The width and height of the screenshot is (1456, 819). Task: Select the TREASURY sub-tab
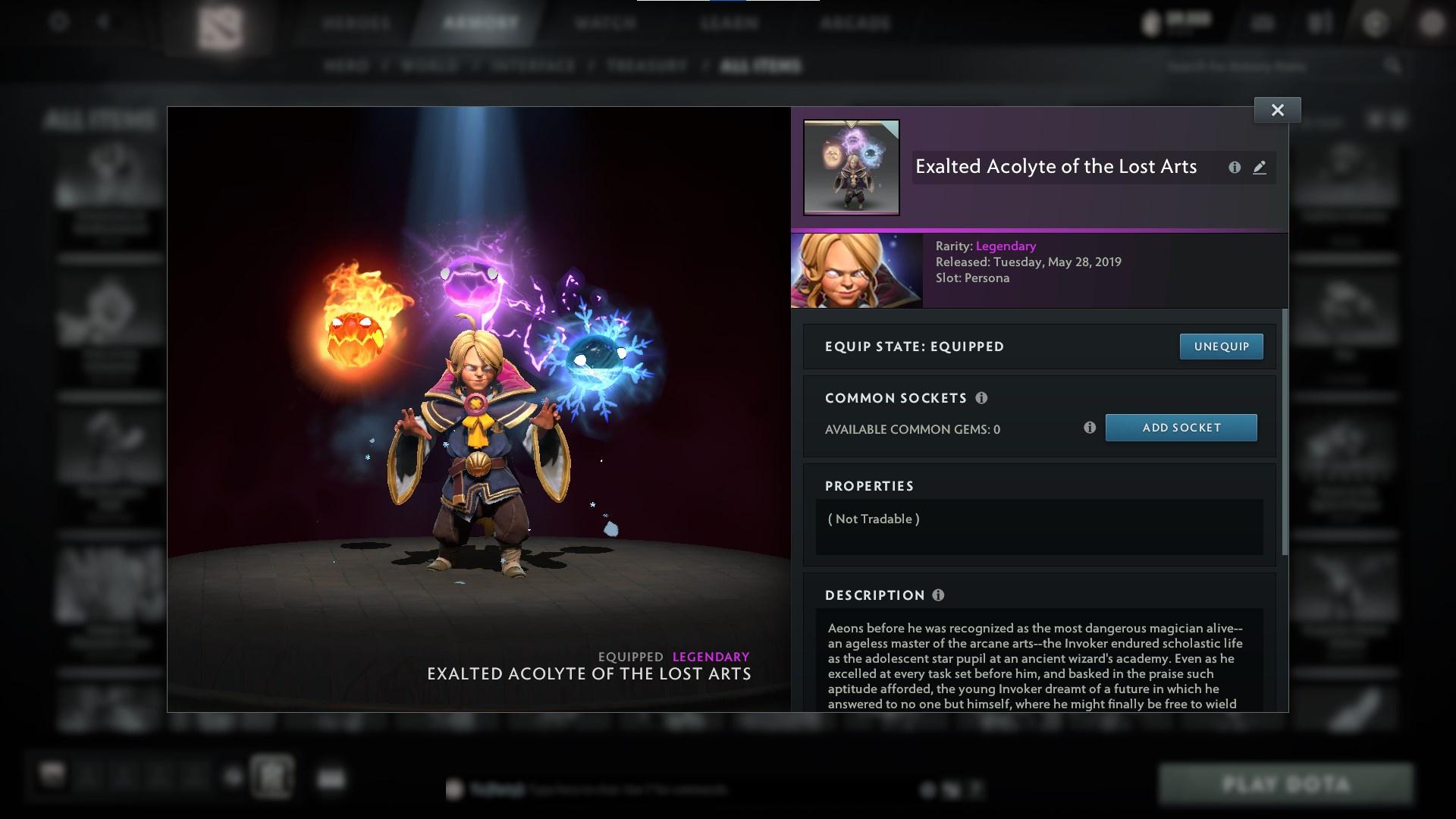pyautogui.click(x=645, y=66)
